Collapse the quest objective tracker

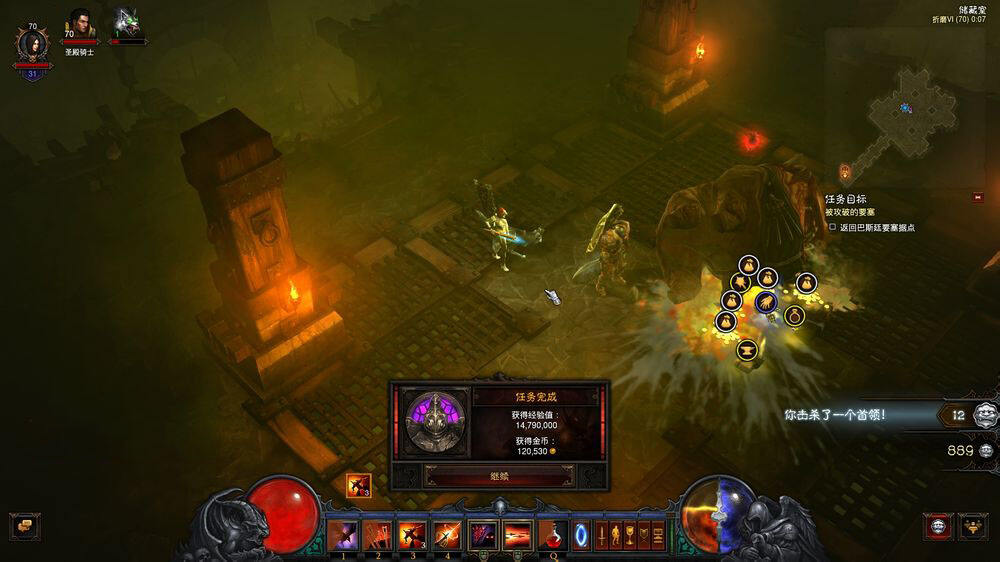977,197
